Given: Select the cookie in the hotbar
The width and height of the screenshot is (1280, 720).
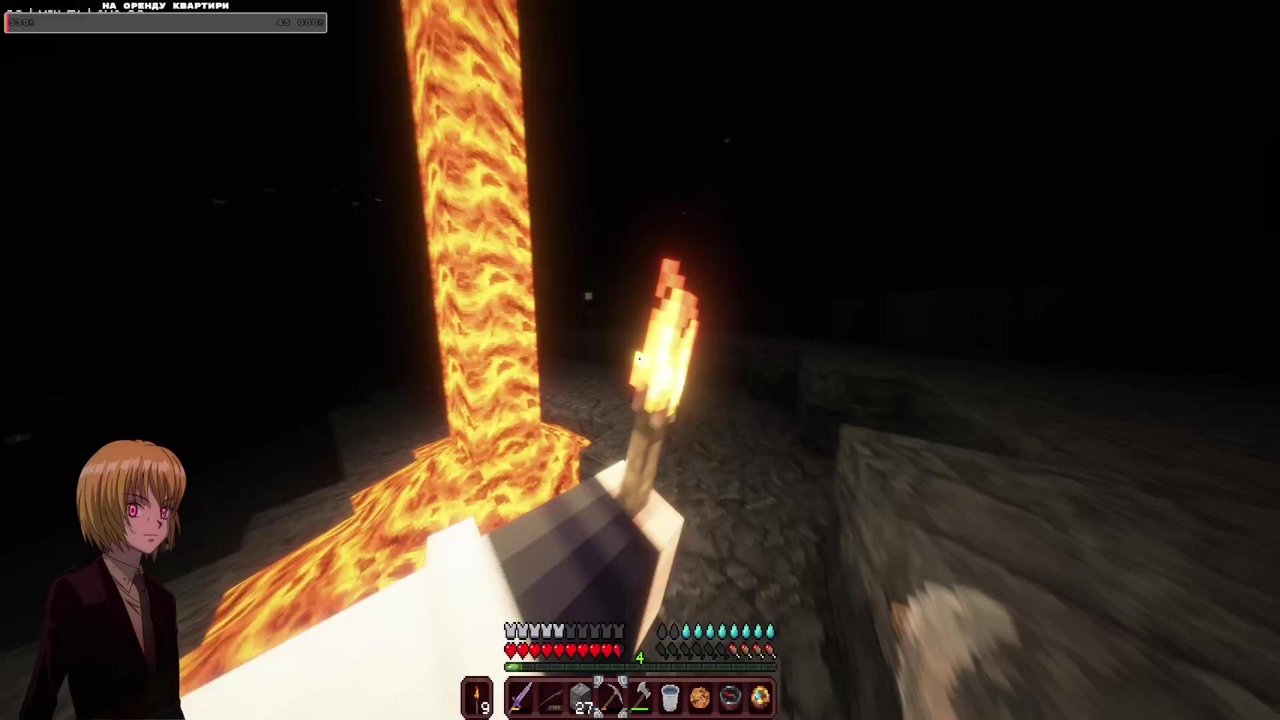Looking at the screenshot, I should 700,697.
